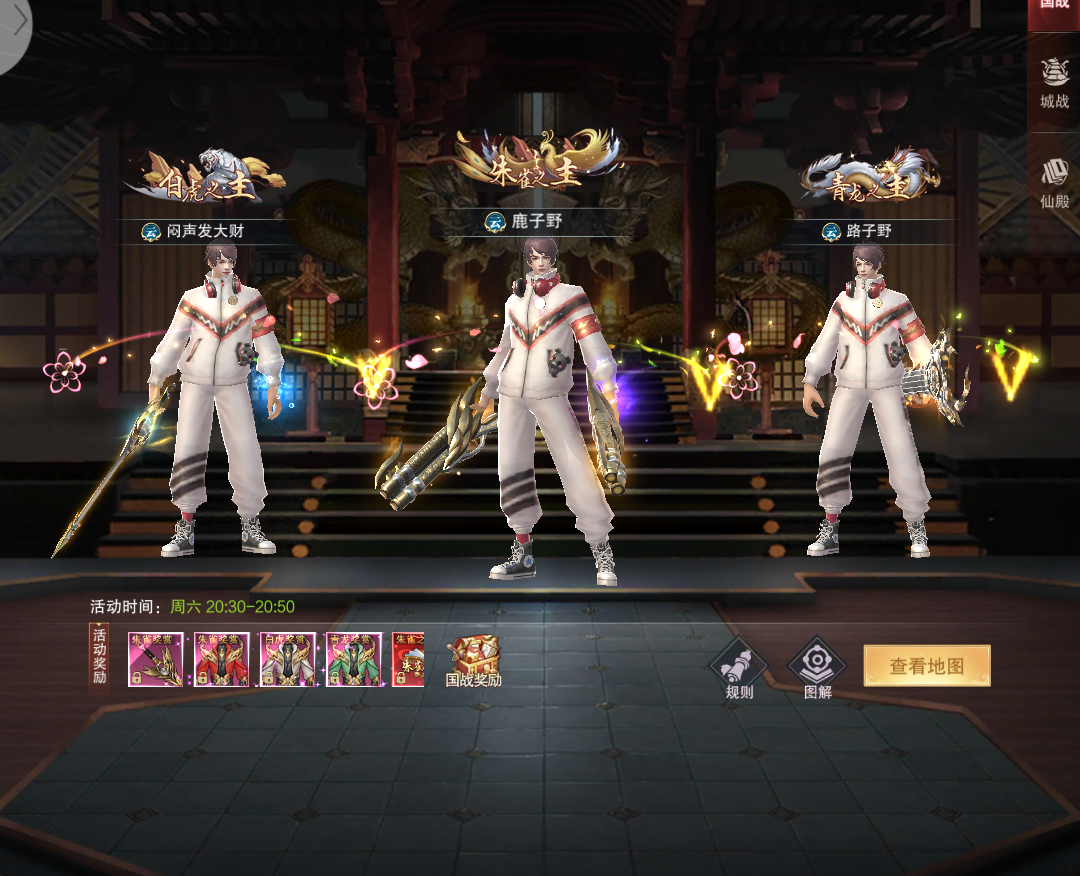
Task: Switch to the 城战 city war tab
Action: point(1054,82)
